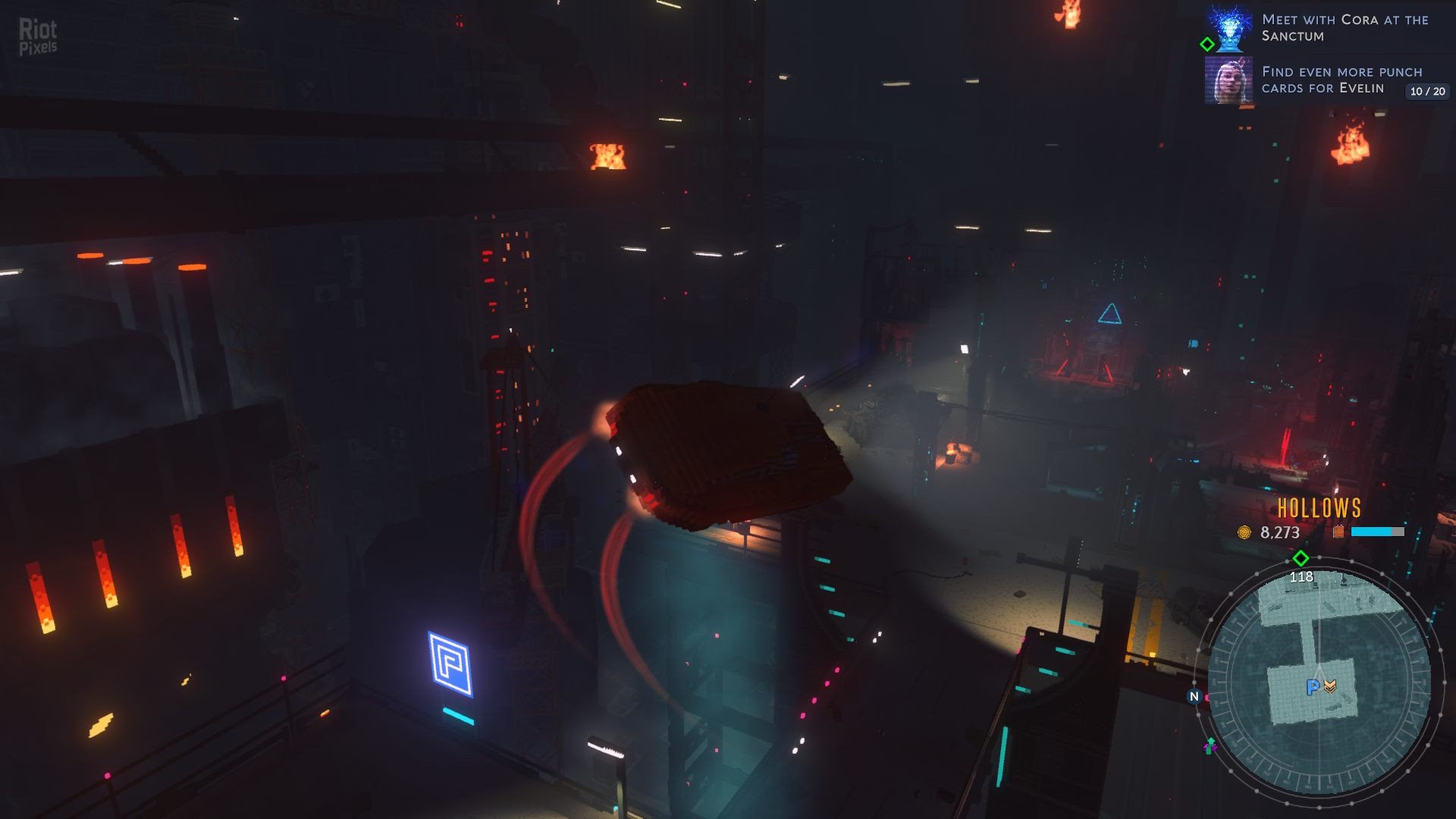Viewport: 1456px width, 819px height.
Task: Open the Evelin punch cards quest entry
Action: tap(1341, 80)
